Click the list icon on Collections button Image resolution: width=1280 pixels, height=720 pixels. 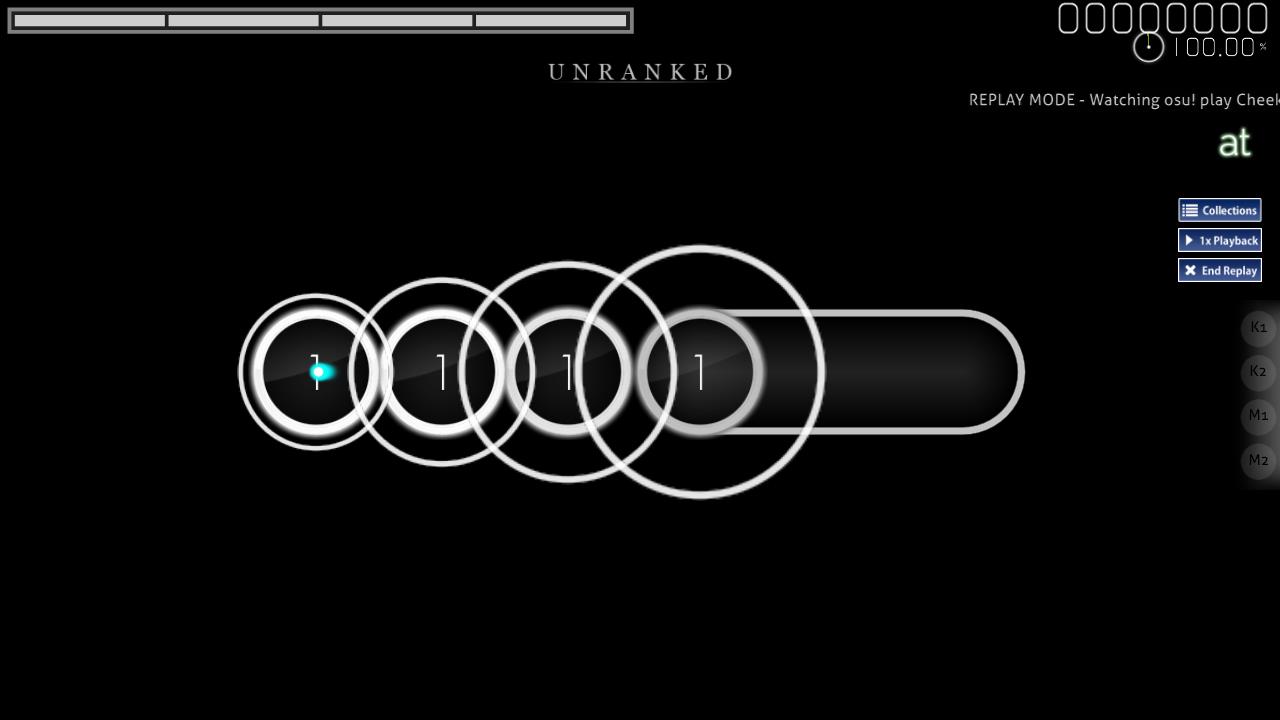(1190, 210)
